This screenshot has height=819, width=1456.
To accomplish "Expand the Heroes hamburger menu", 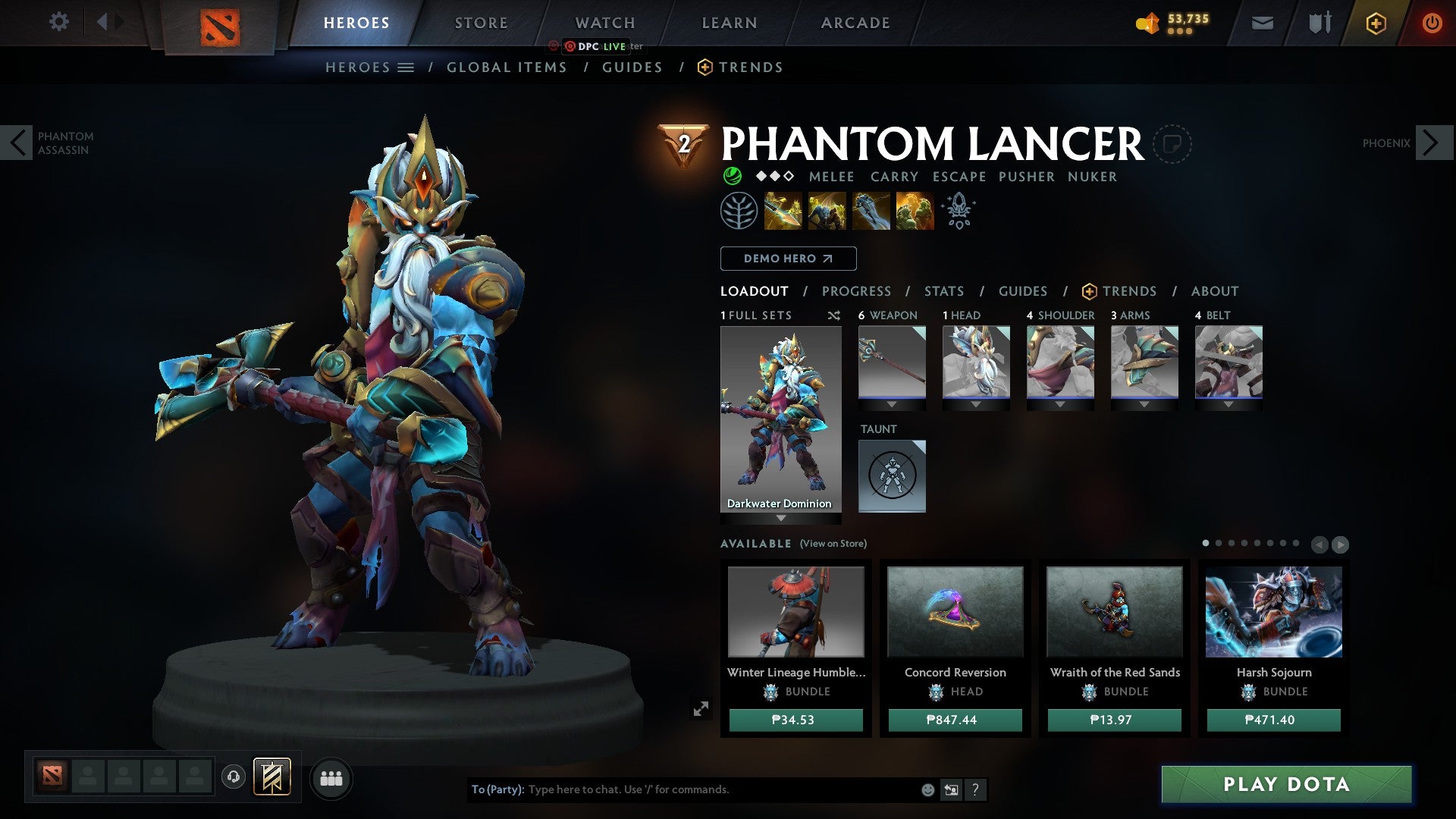I will (406, 67).
